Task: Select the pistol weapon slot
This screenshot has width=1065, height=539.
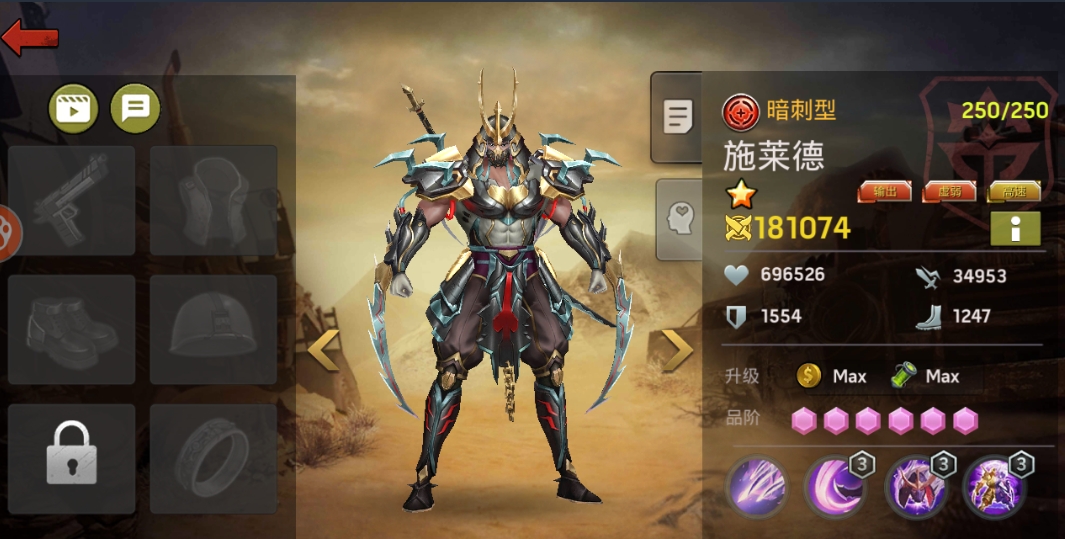Action: point(72,201)
